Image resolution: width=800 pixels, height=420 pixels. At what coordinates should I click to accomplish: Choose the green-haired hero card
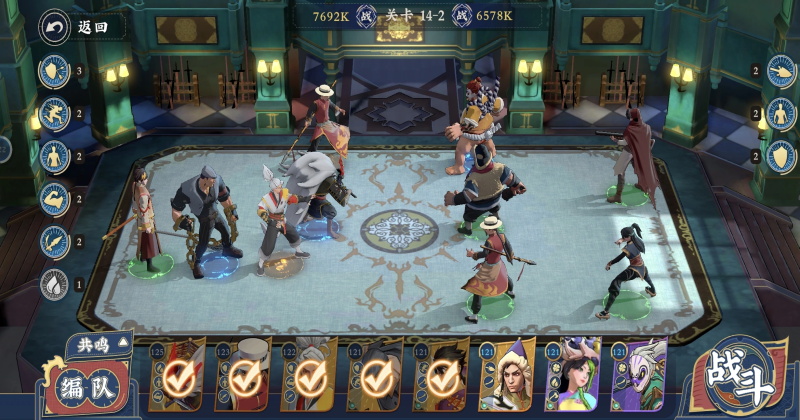pyautogui.click(x=573, y=377)
